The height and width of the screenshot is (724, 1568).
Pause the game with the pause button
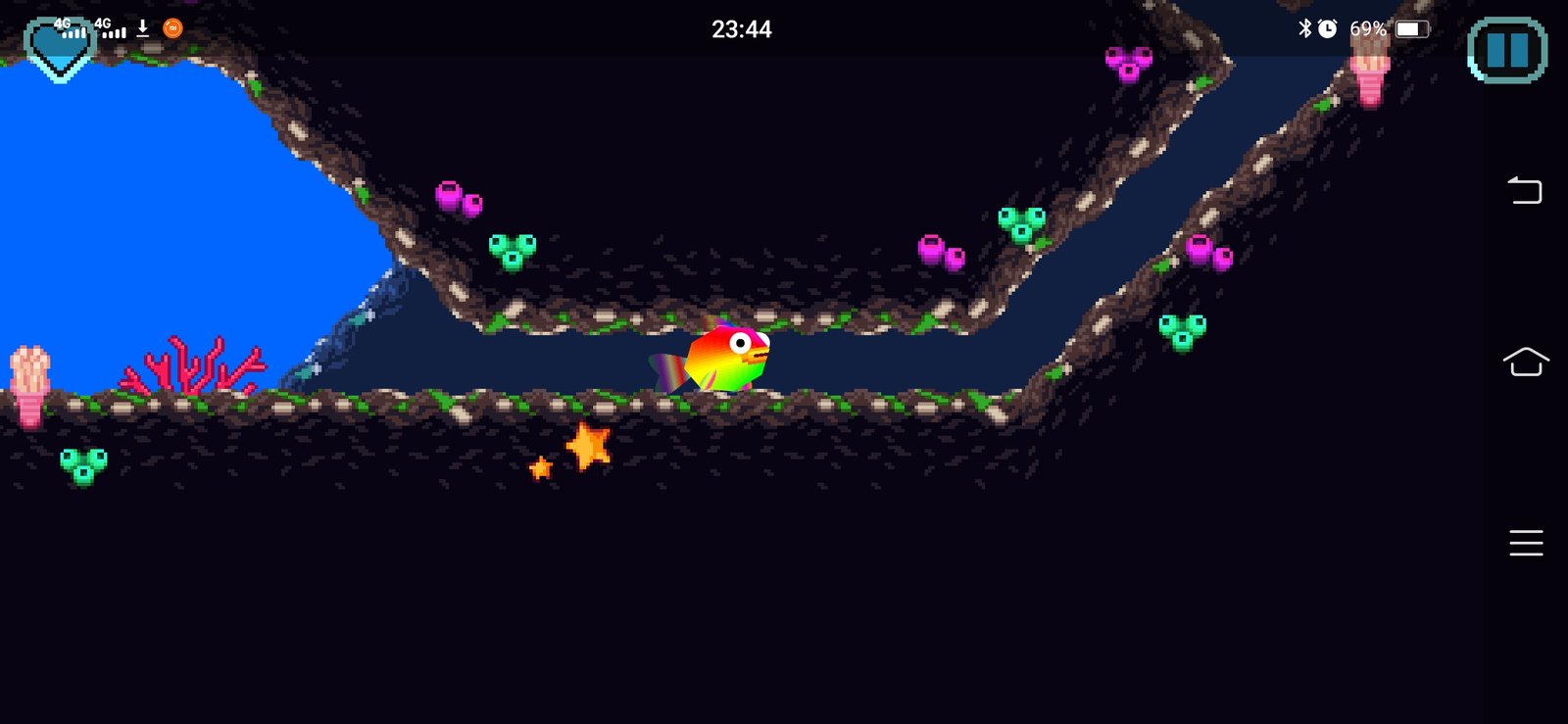click(x=1507, y=50)
